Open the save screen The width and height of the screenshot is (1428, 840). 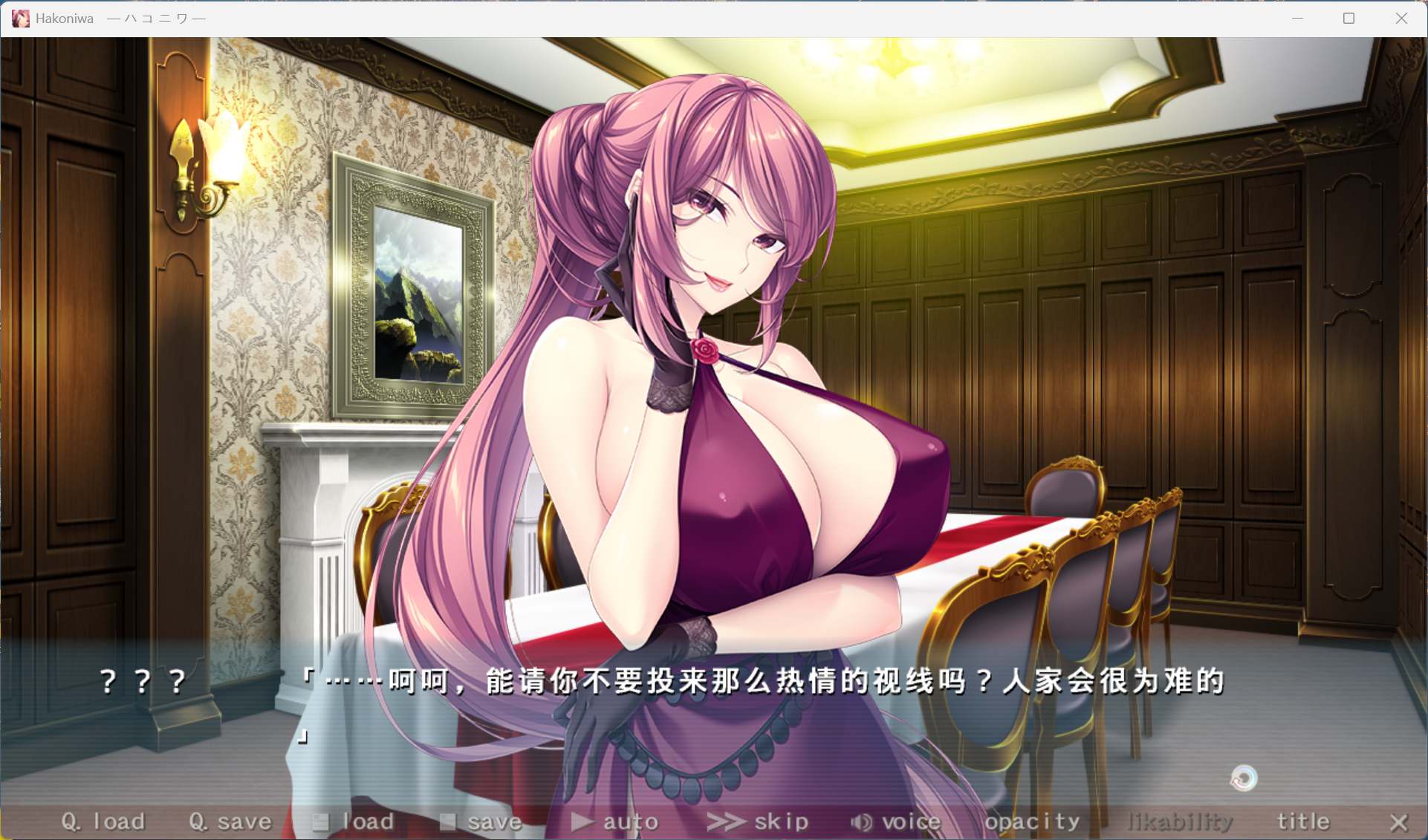point(495,821)
